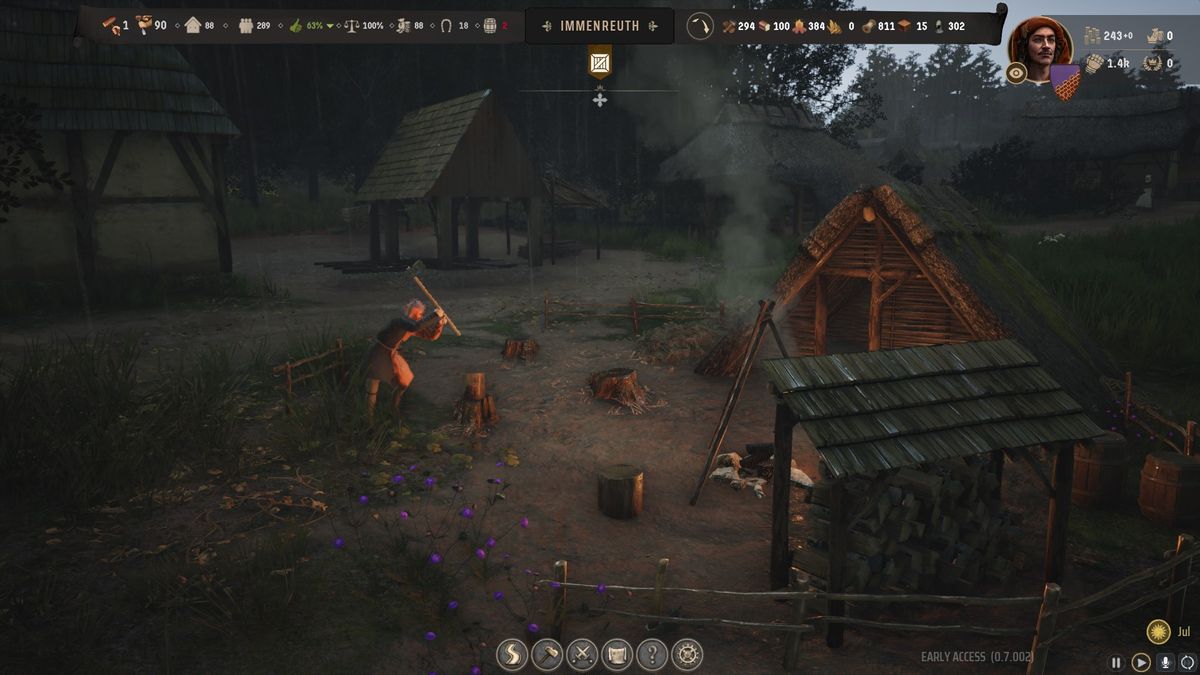Open the question mark help menu

(652, 655)
